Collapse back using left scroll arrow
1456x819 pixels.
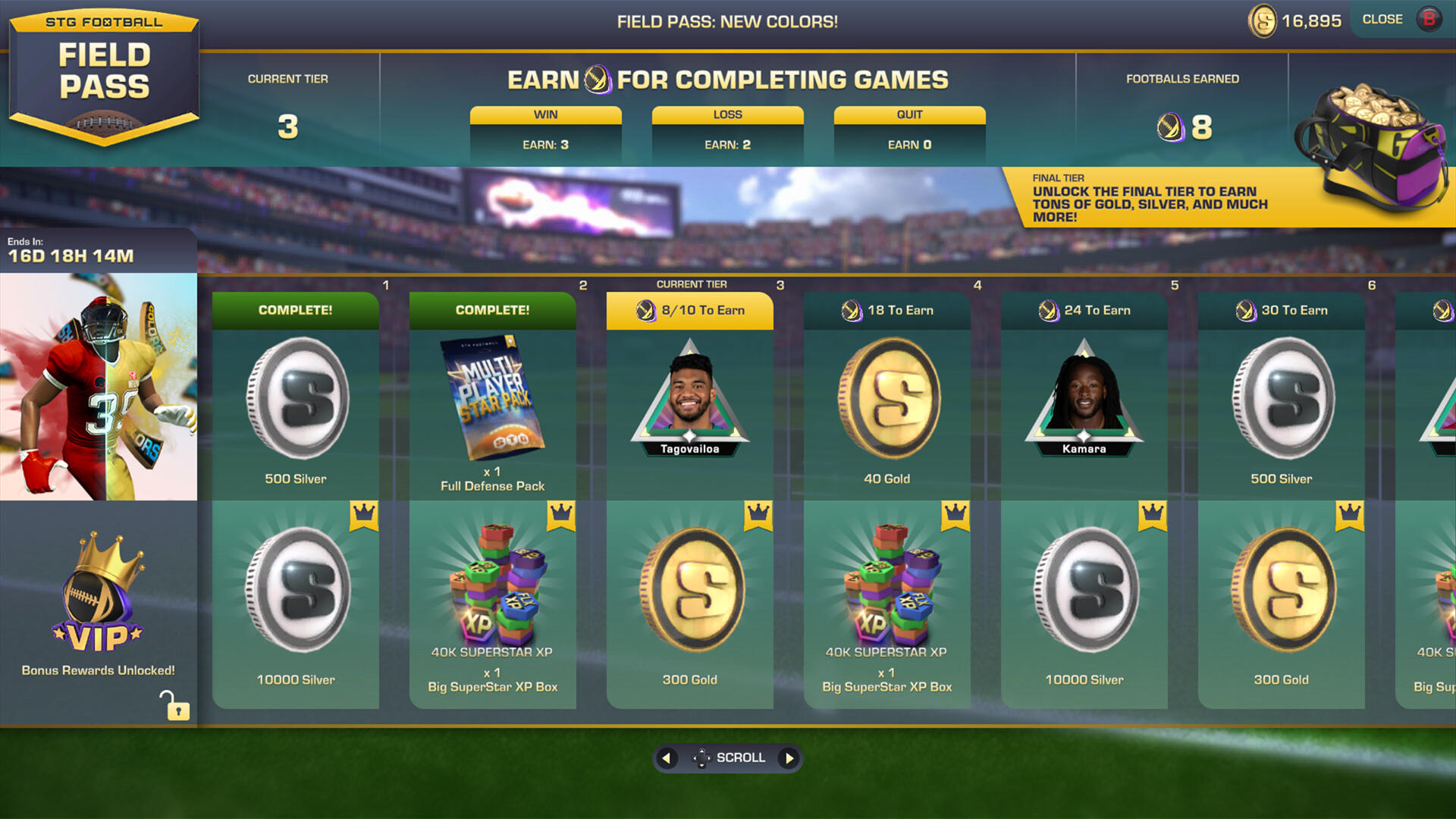point(667,758)
